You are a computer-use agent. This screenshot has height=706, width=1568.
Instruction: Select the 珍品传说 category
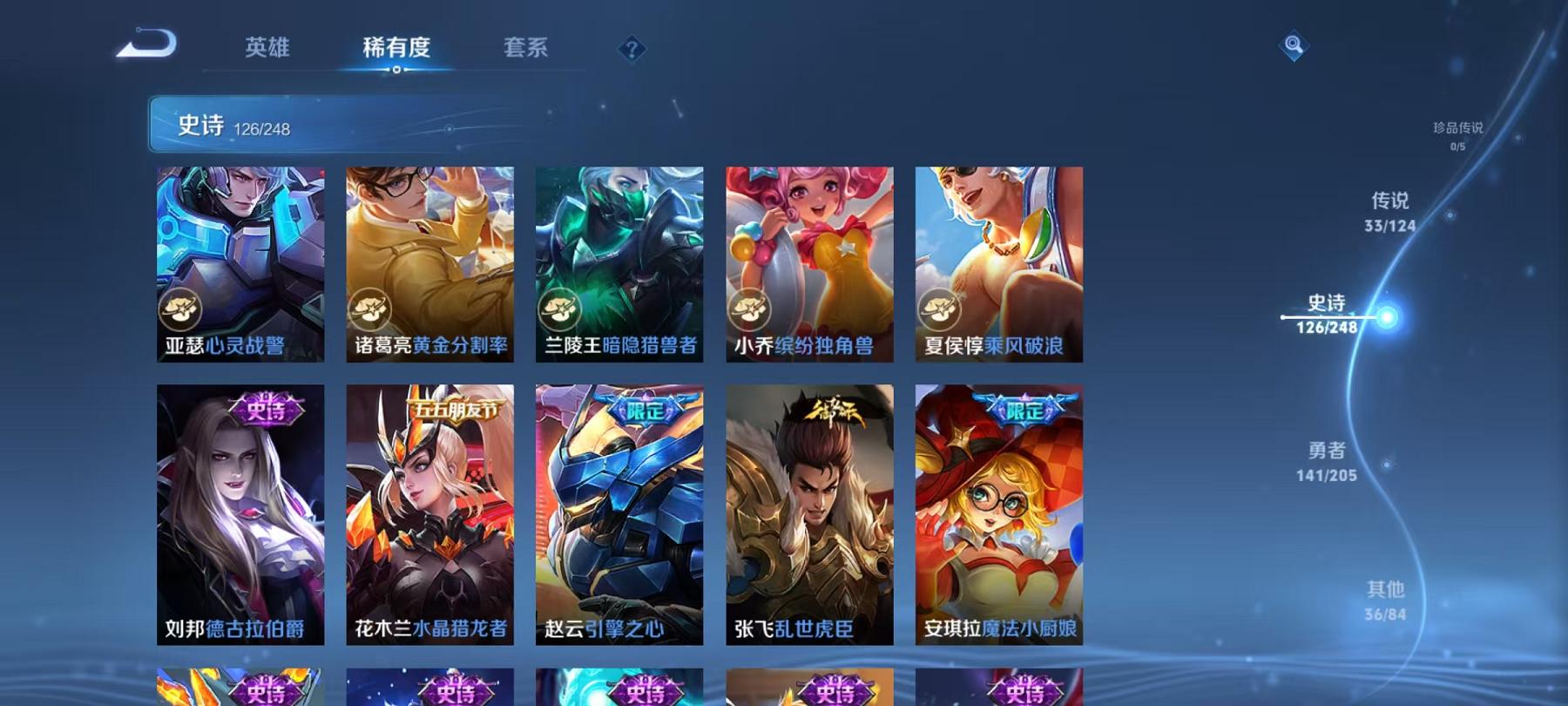pyautogui.click(x=1458, y=132)
